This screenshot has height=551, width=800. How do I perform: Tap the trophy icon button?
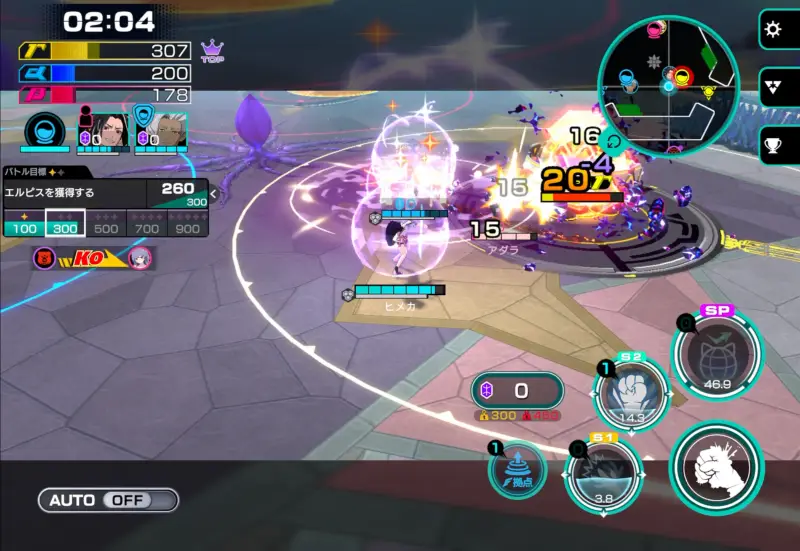[773, 145]
